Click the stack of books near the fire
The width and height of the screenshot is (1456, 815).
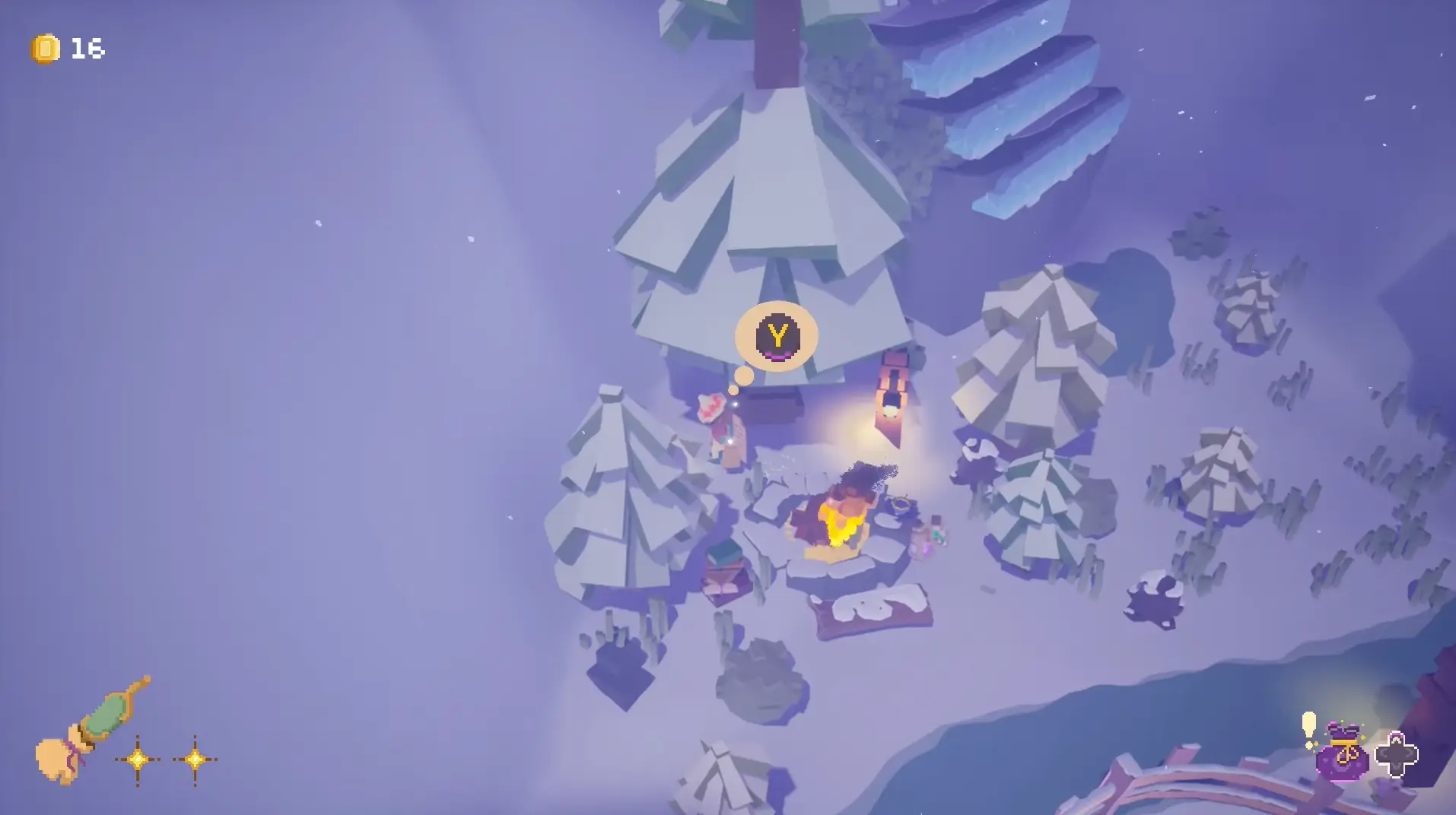723,566
